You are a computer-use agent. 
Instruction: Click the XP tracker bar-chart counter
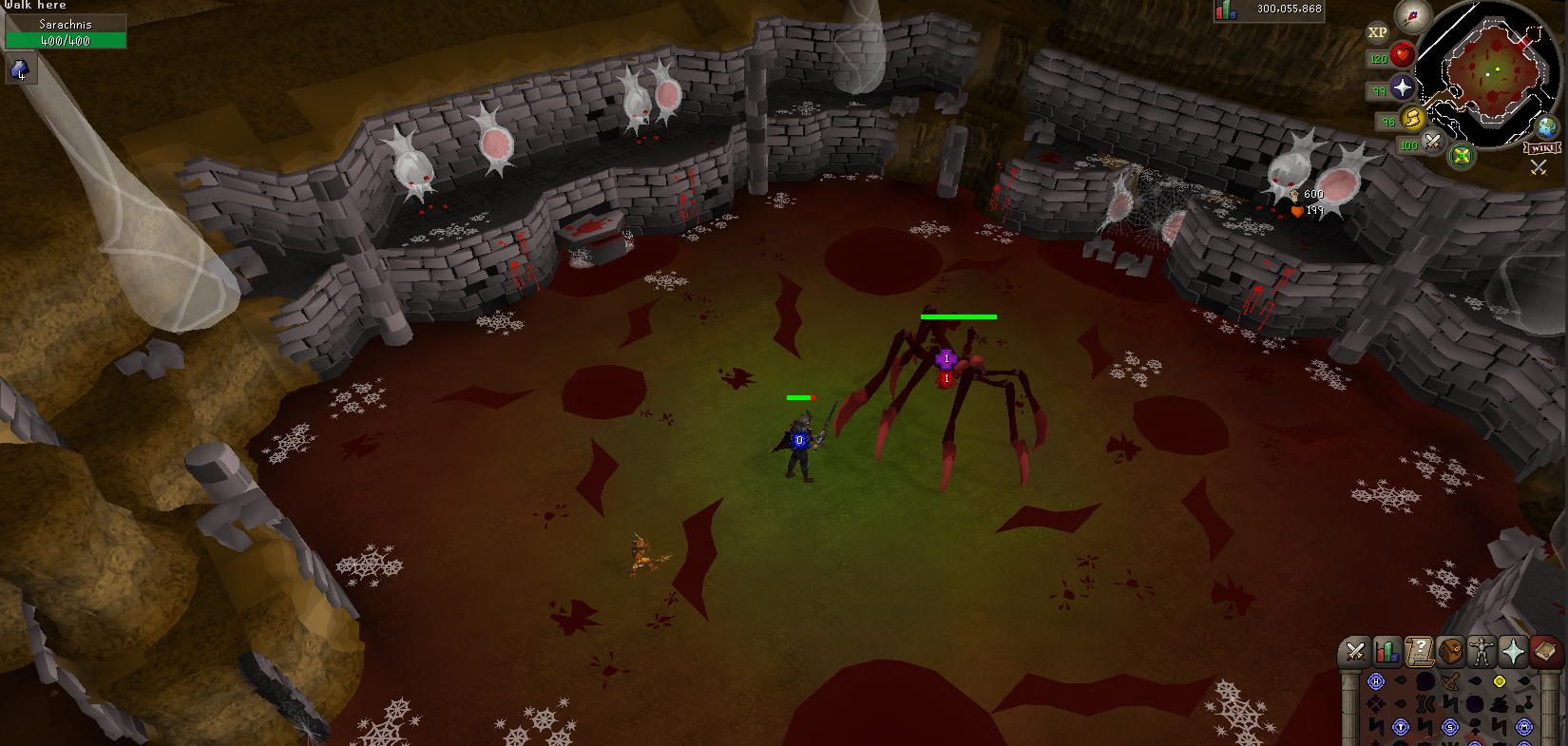pyautogui.click(x=1226, y=10)
